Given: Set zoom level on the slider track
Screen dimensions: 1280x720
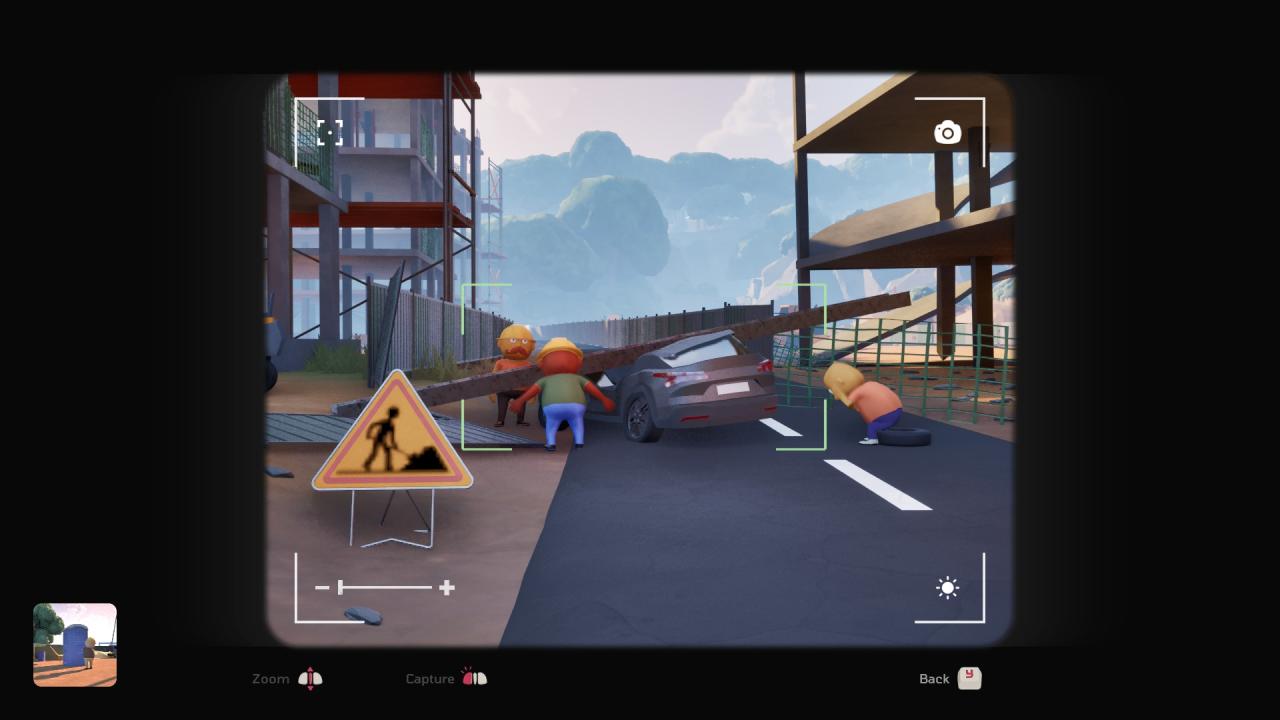Looking at the screenshot, I should point(385,588).
